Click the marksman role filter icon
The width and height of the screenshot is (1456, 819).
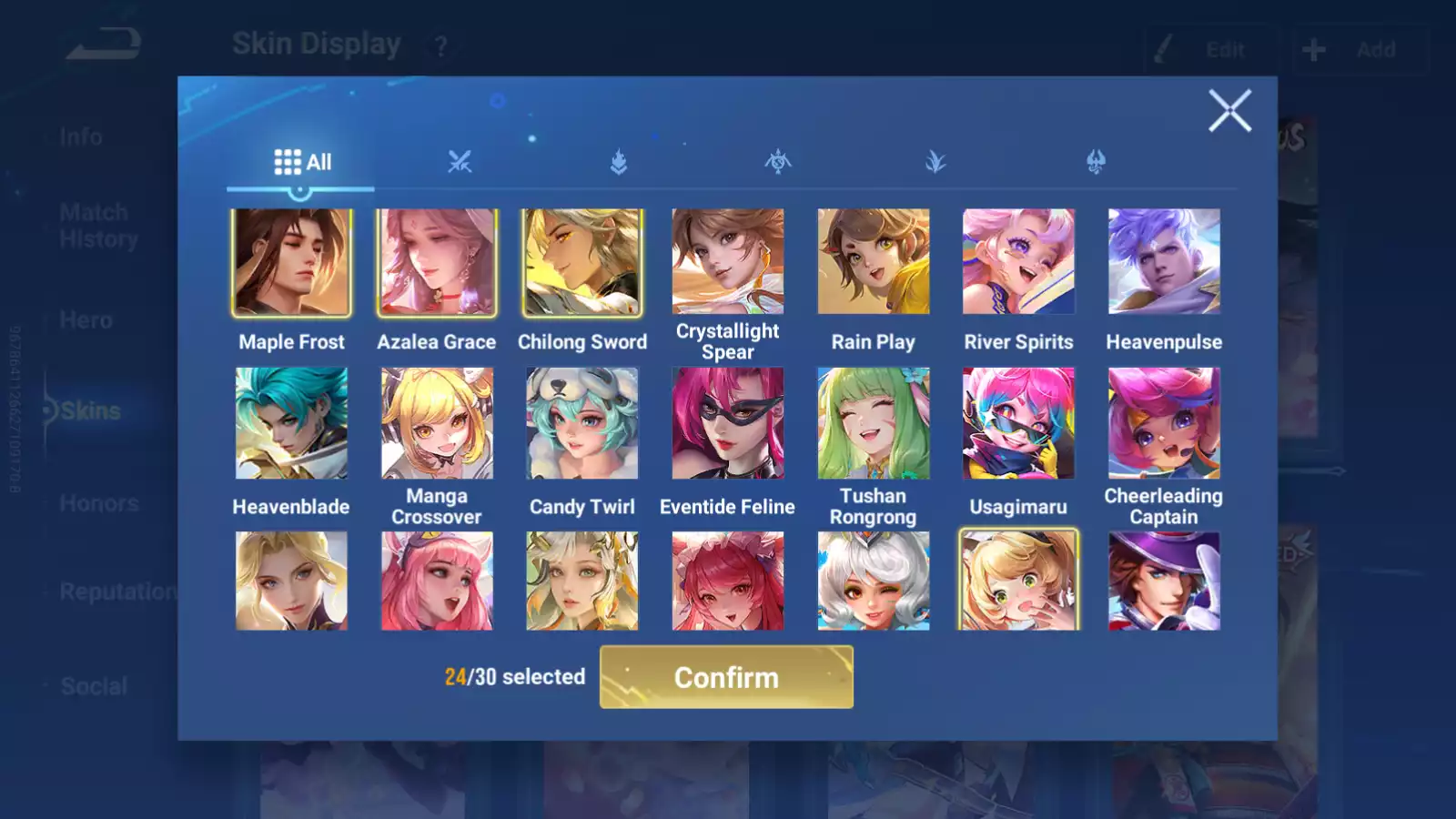click(778, 161)
